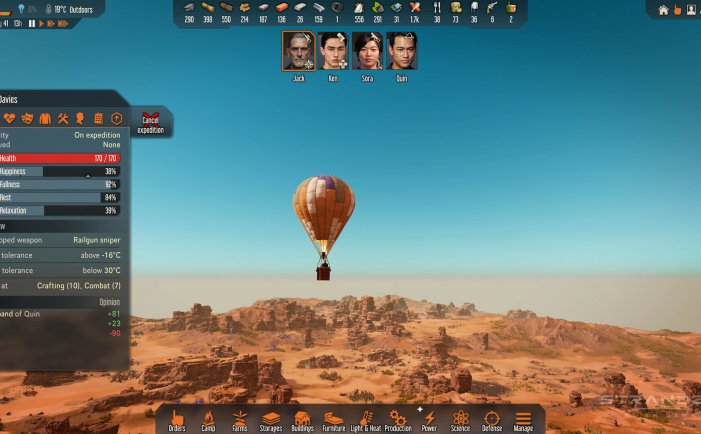Open the Production category
Image resolution: width=701 pixels, height=434 pixels.
pos(398,419)
